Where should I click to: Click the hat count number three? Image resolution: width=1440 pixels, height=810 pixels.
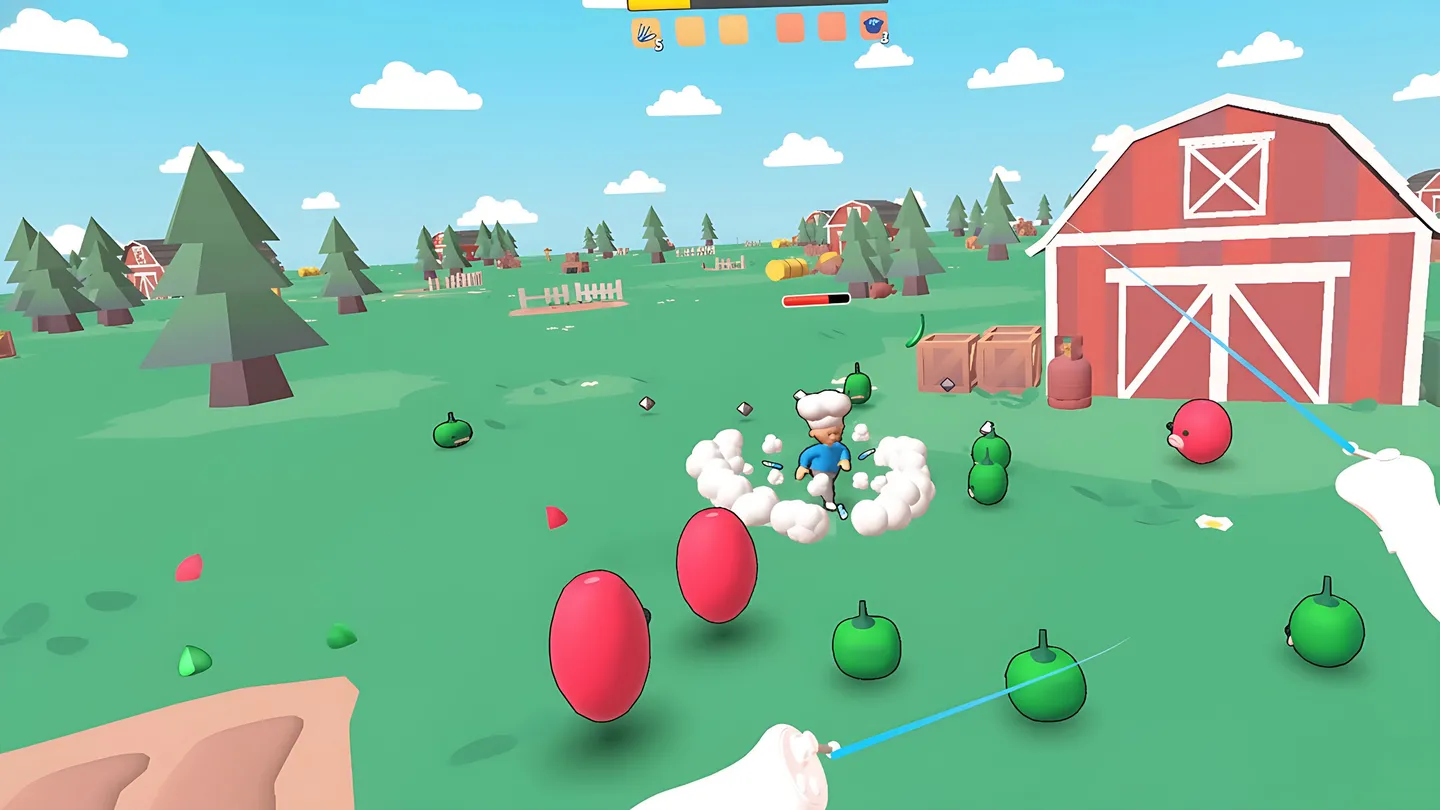[884, 38]
